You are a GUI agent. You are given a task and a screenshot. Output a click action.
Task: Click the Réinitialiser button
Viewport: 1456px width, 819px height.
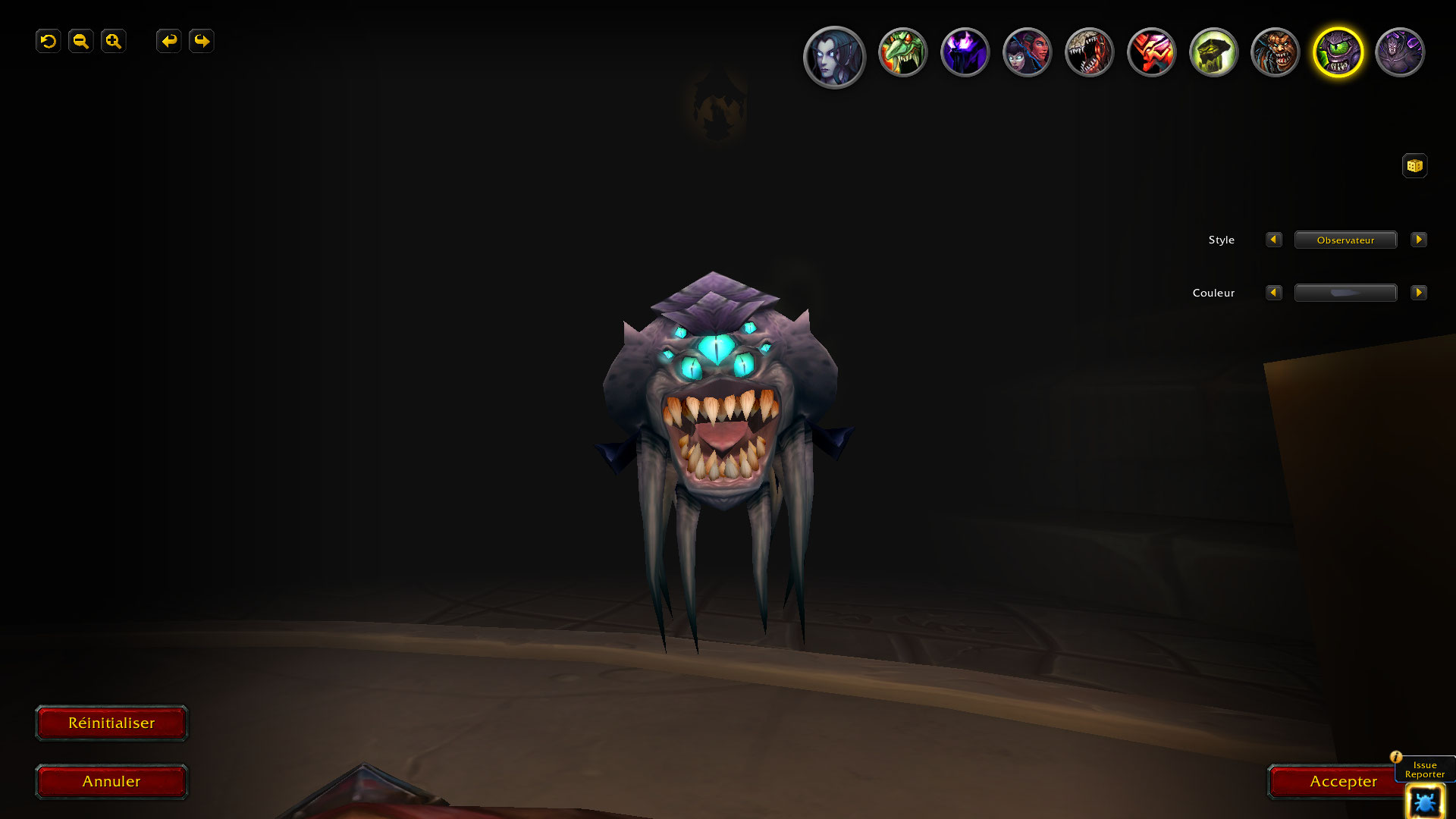click(x=111, y=723)
